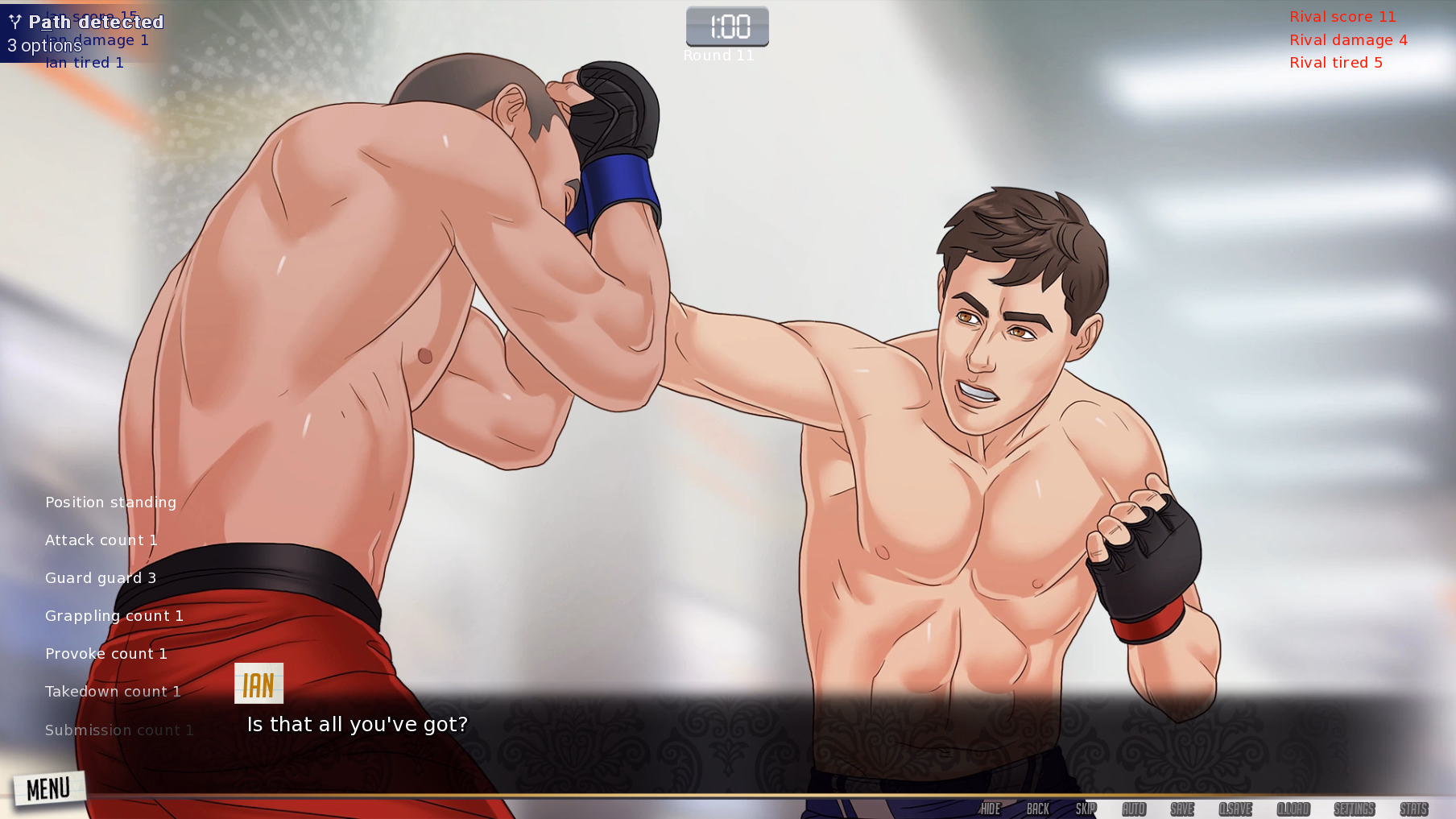Skip through dialogue with SKIP

pos(1086,809)
